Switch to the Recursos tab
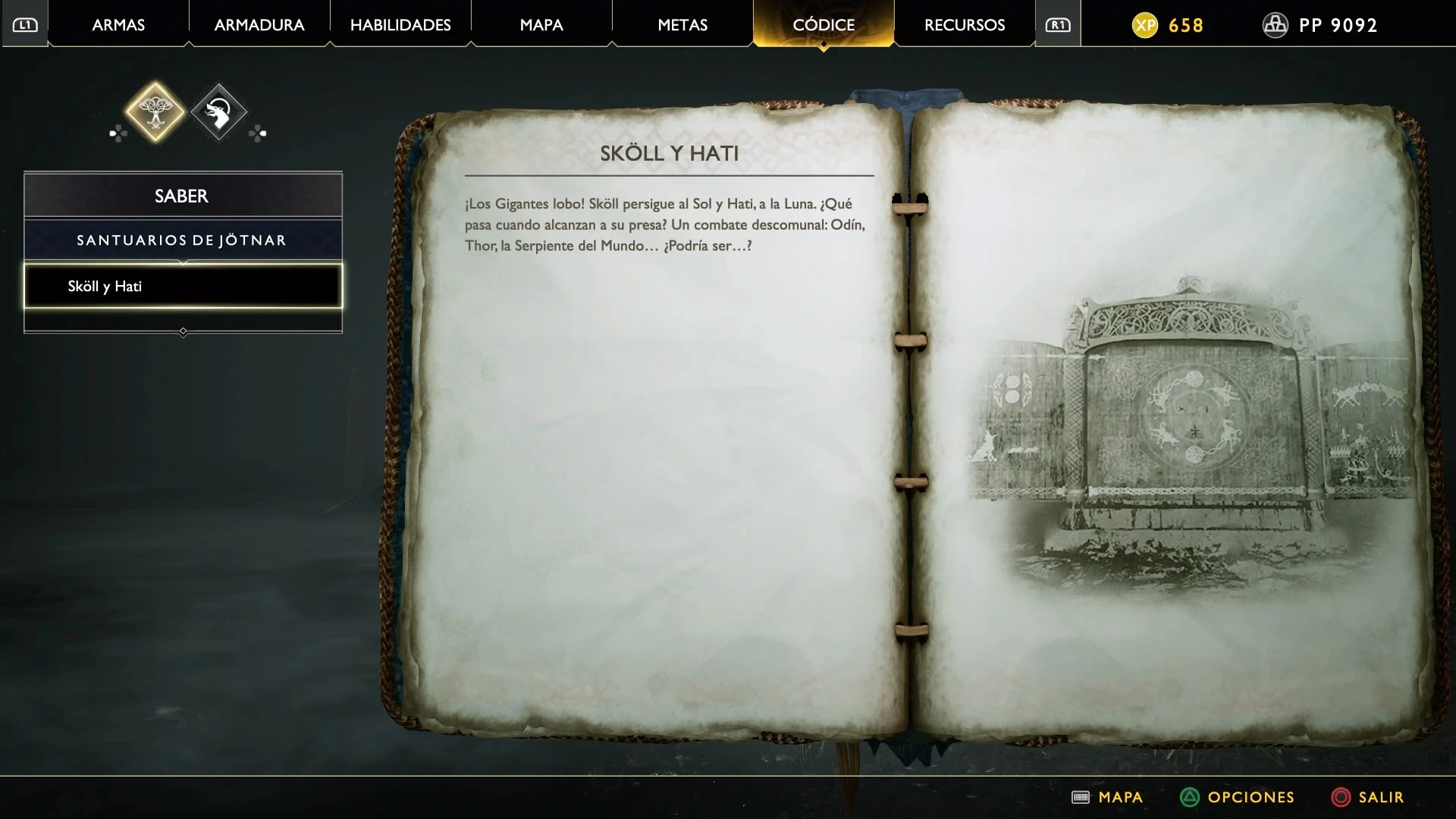1456x819 pixels. (x=965, y=25)
